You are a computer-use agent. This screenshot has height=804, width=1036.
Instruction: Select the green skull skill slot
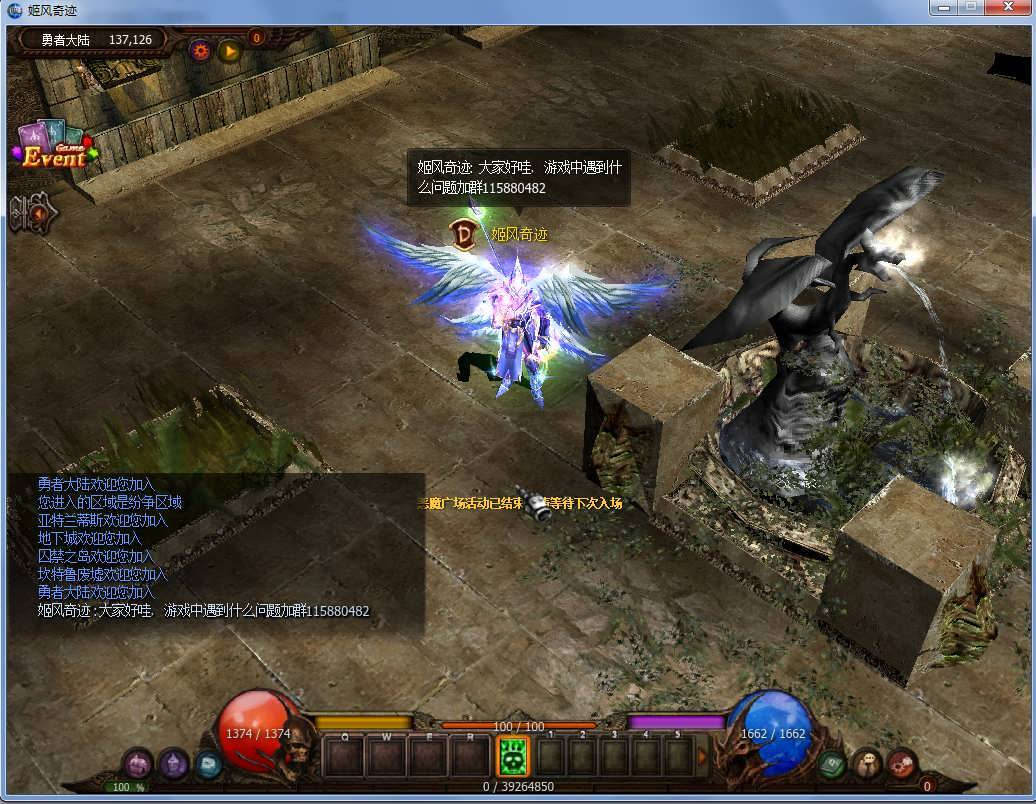point(513,755)
